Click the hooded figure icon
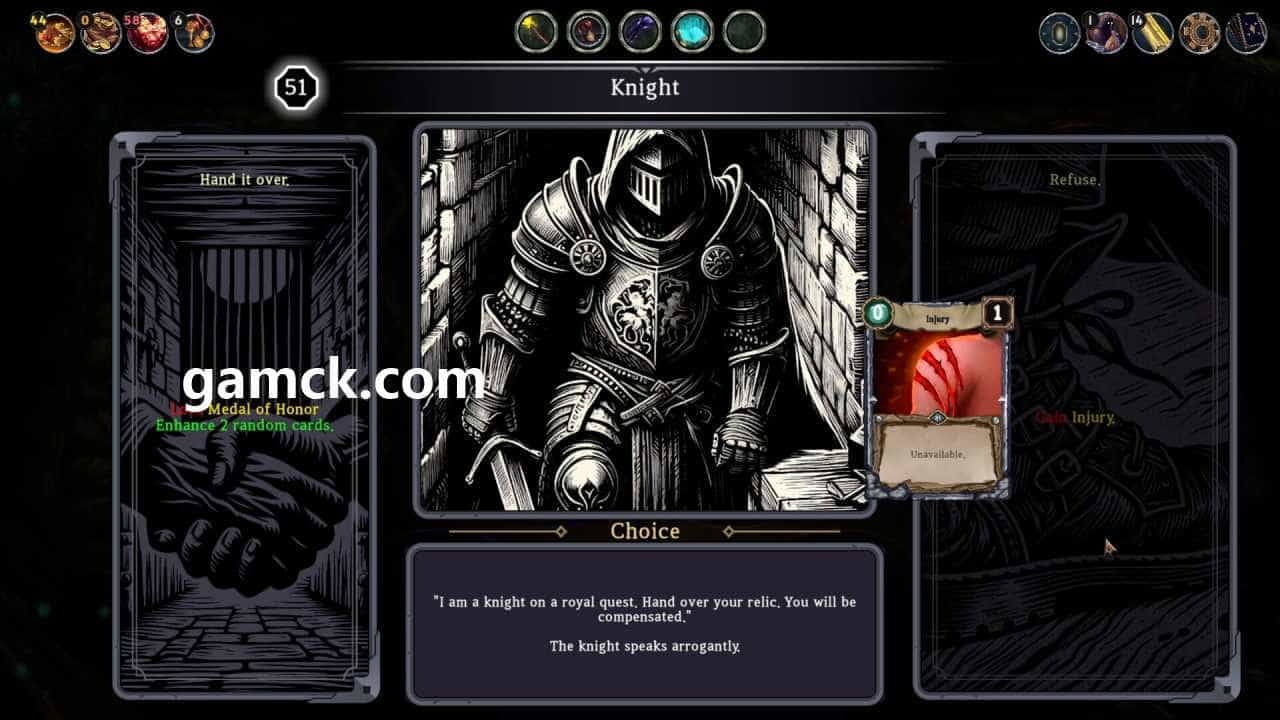The image size is (1280, 720). coord(1106,33)
